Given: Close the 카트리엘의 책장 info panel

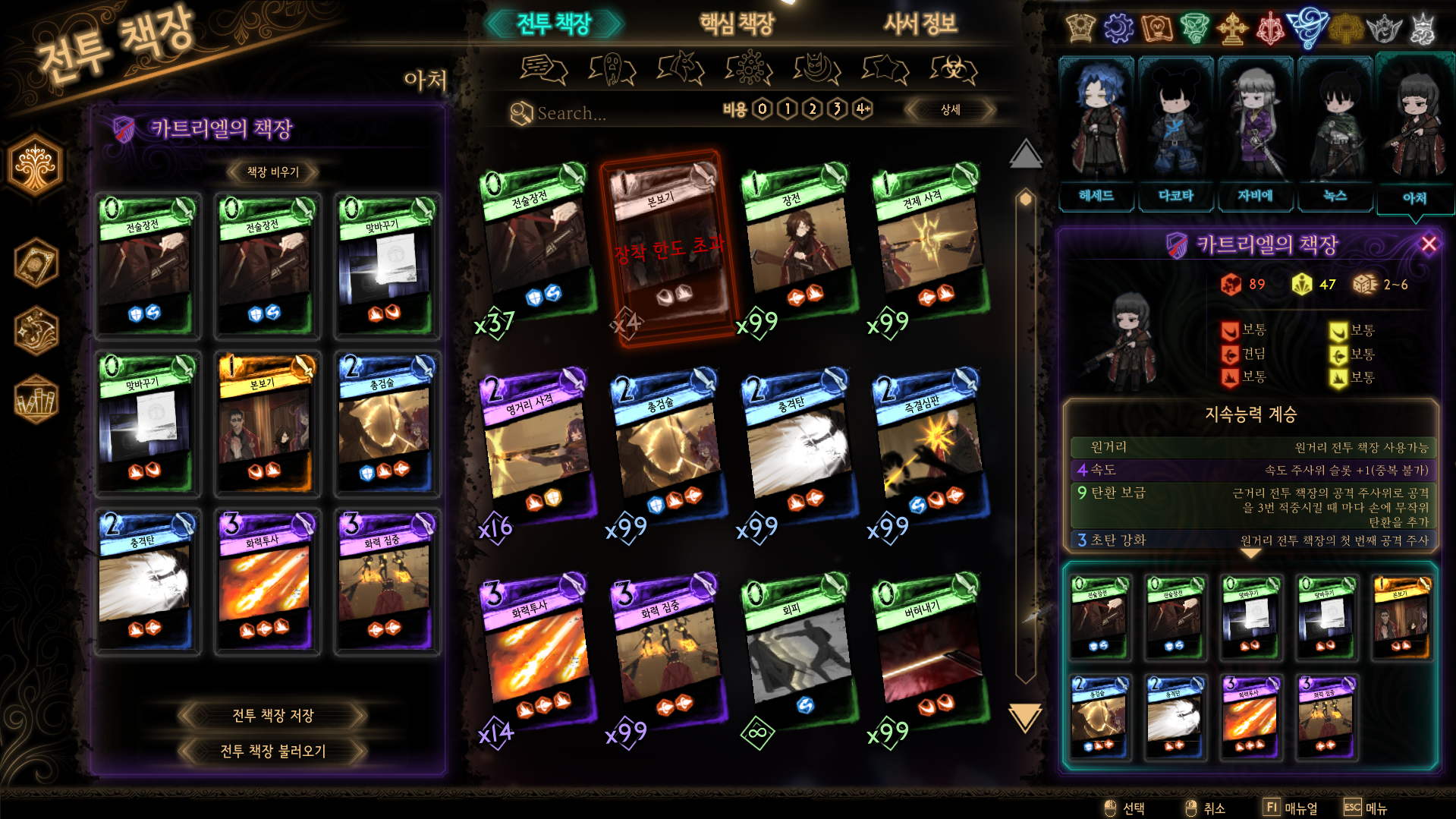Looking at the screenshot, I should pyautogui.click(x=1429, y=244).
